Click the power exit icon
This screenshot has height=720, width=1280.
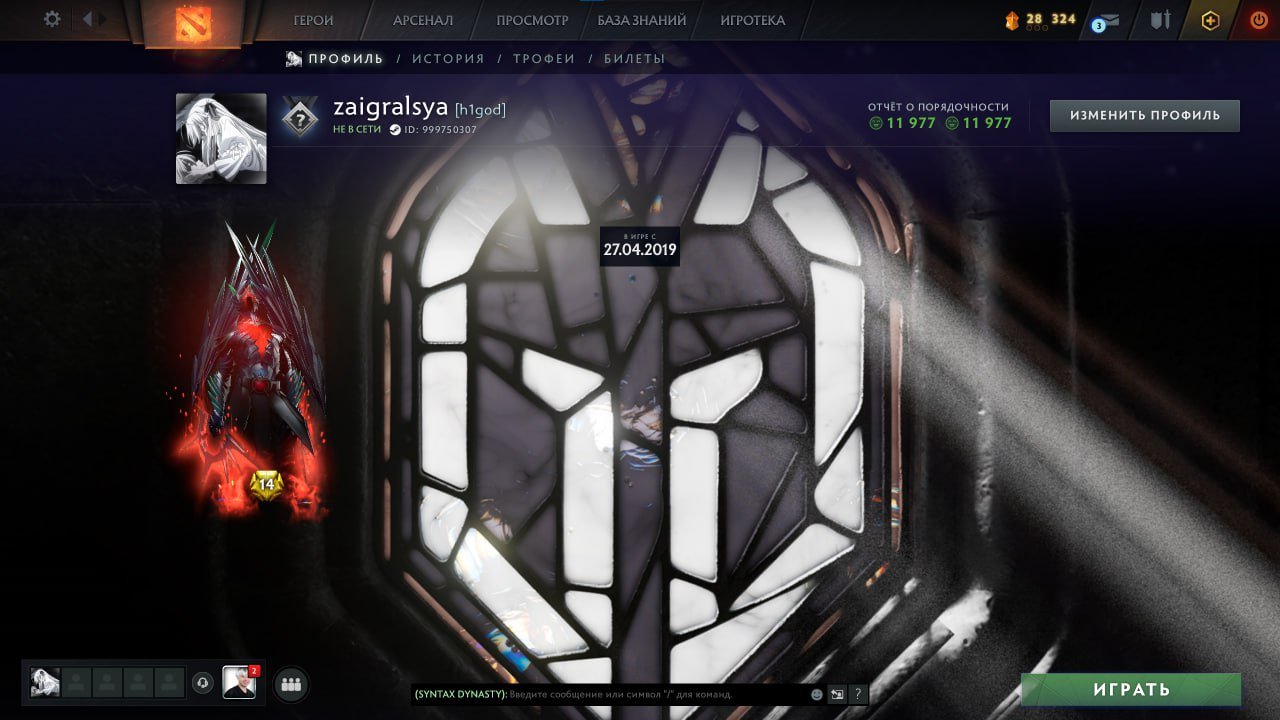pyautogui.click(x=1259, y=18)
